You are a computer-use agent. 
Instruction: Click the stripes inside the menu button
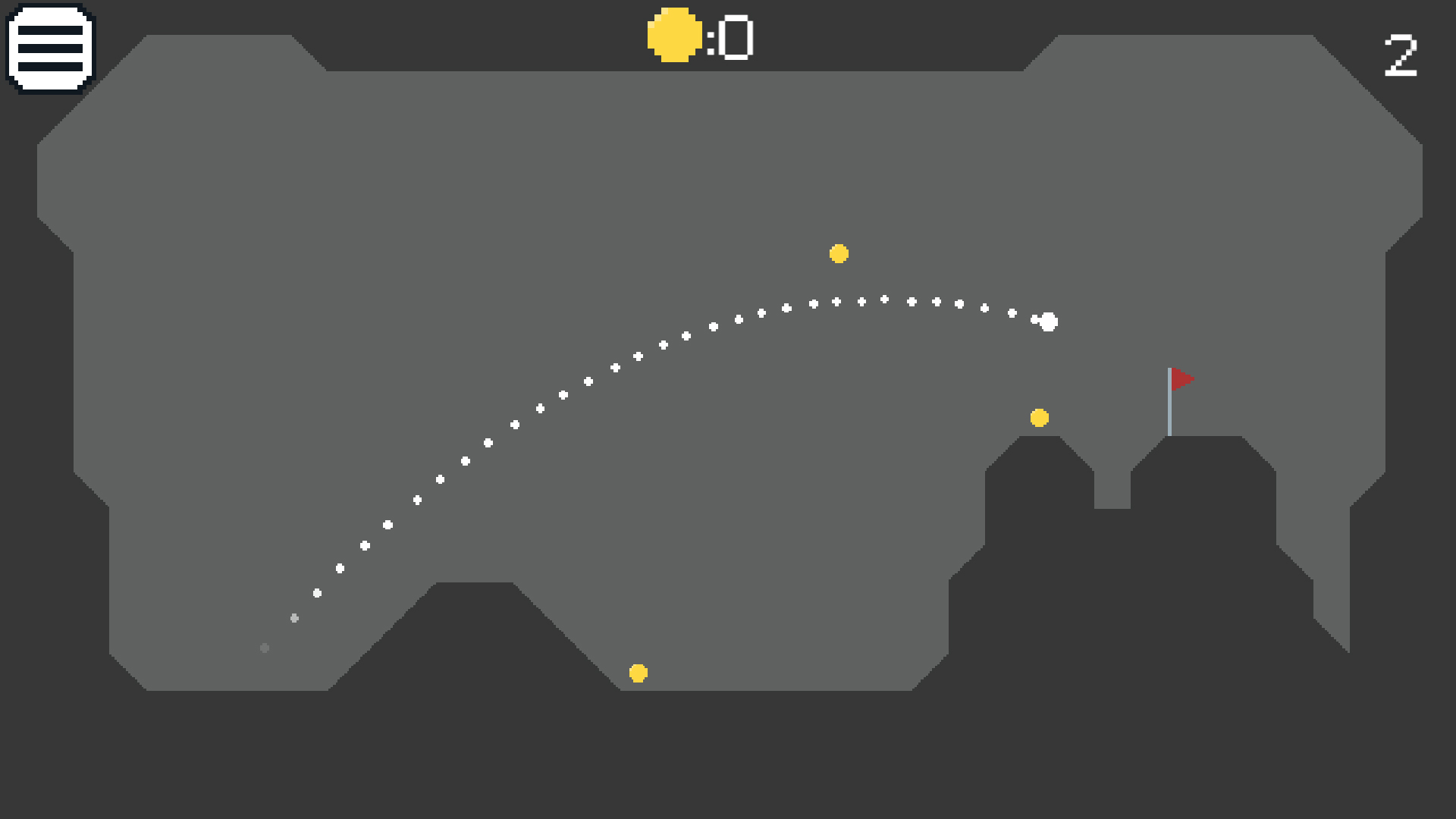tap(50, 48)
